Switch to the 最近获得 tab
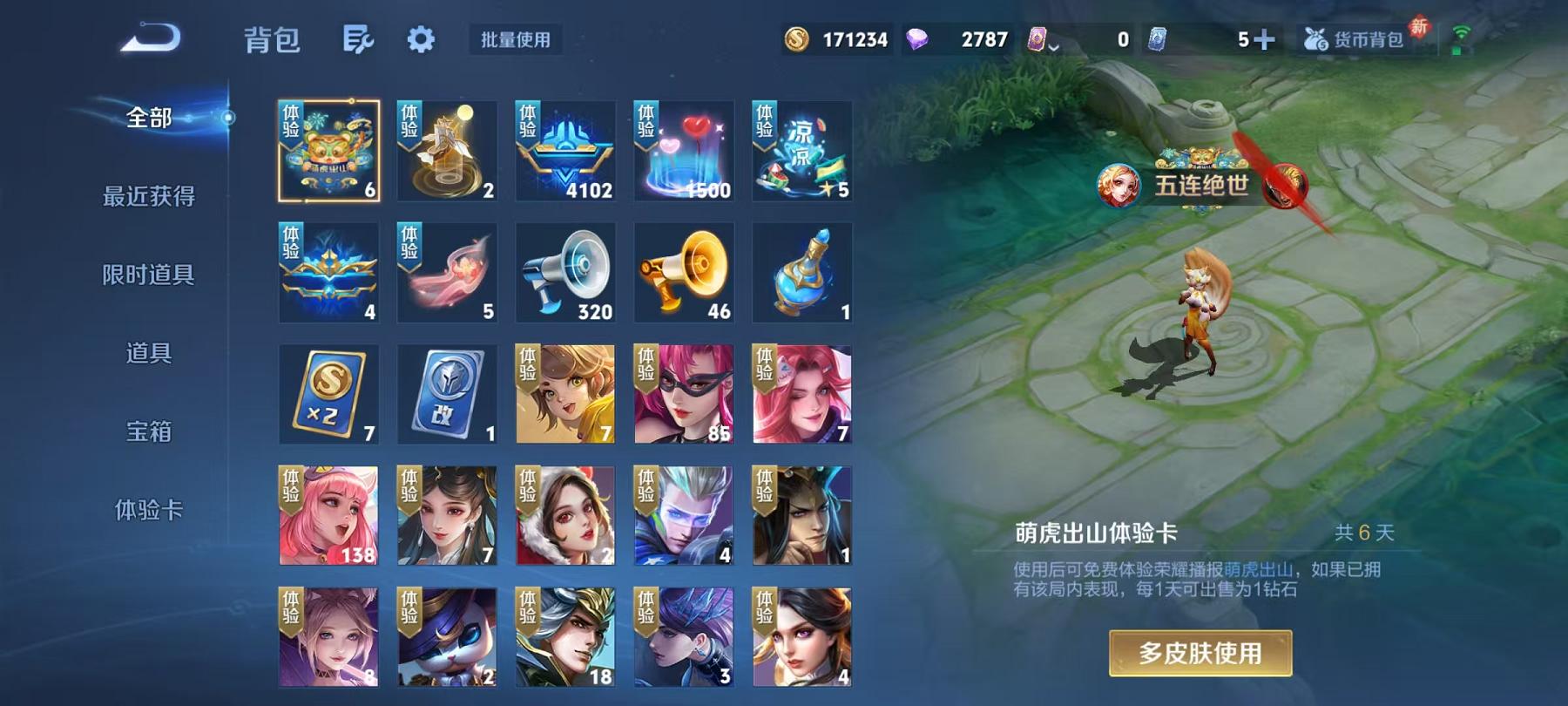 pyautogui.click(x=150, y=197)
